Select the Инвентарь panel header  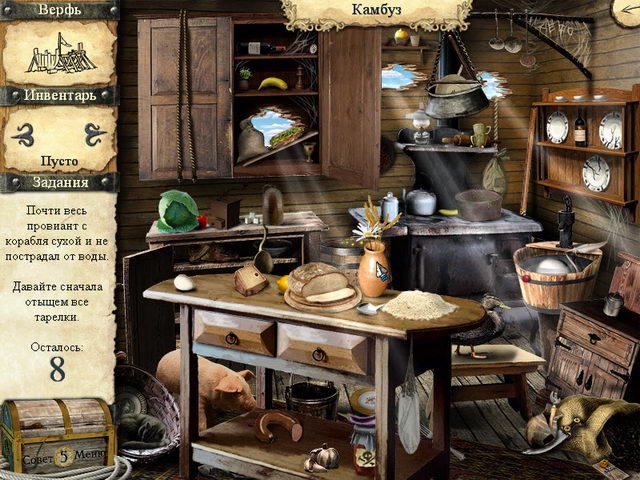click(x=60, y=96)
